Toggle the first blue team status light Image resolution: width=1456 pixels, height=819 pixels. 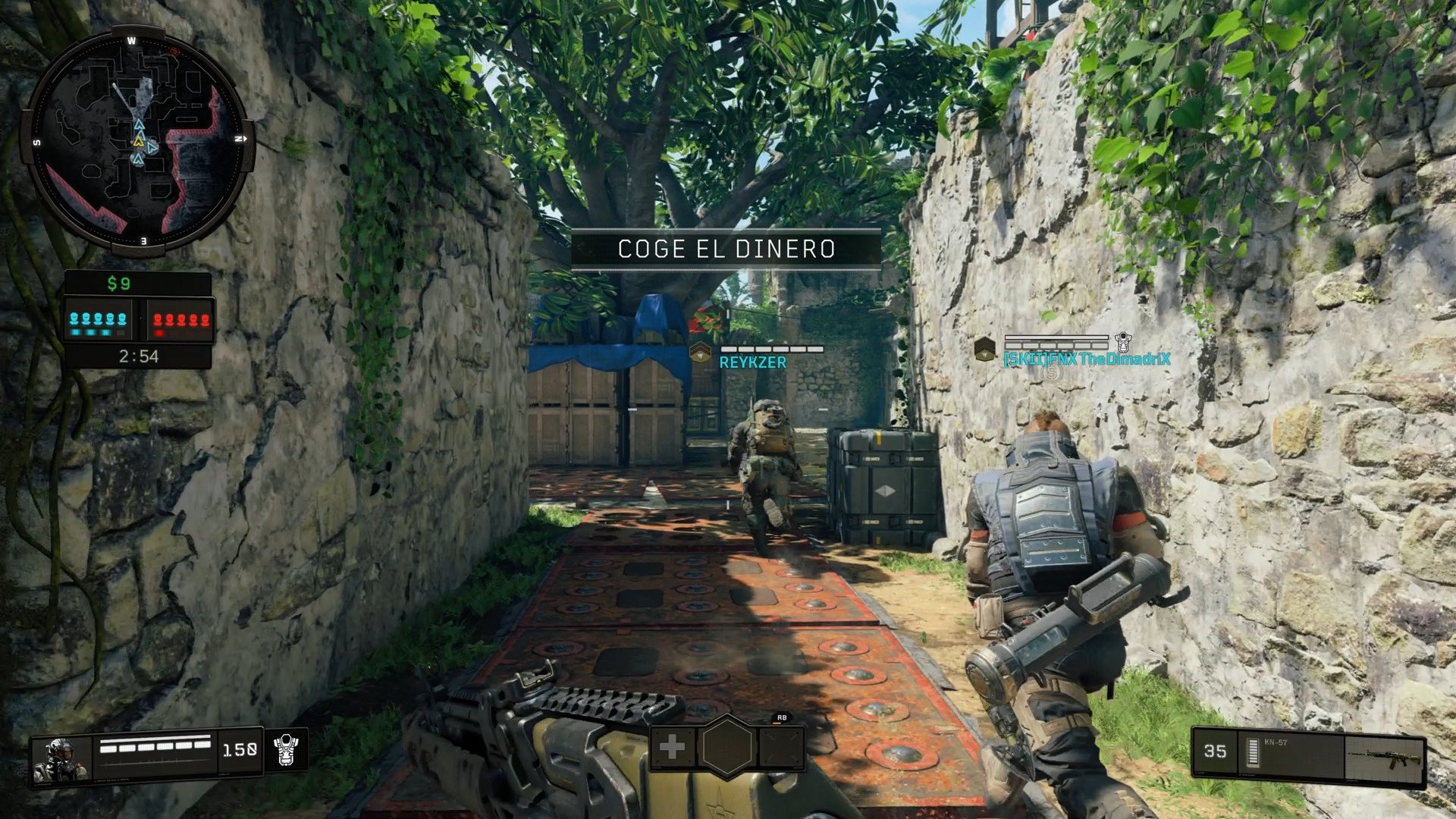click(x=76, y=333)
